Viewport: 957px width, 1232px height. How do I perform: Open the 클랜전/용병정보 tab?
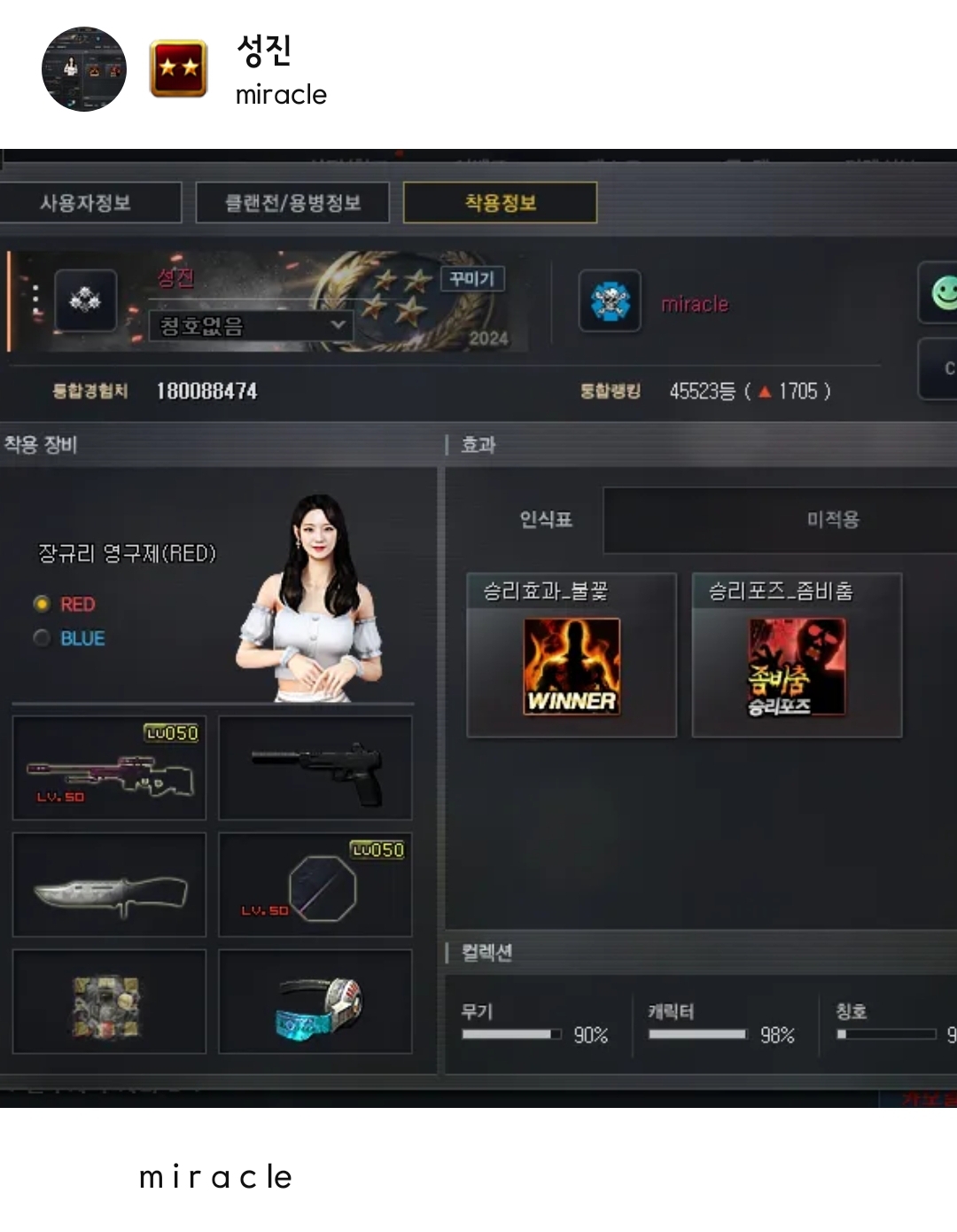point(292,203)
